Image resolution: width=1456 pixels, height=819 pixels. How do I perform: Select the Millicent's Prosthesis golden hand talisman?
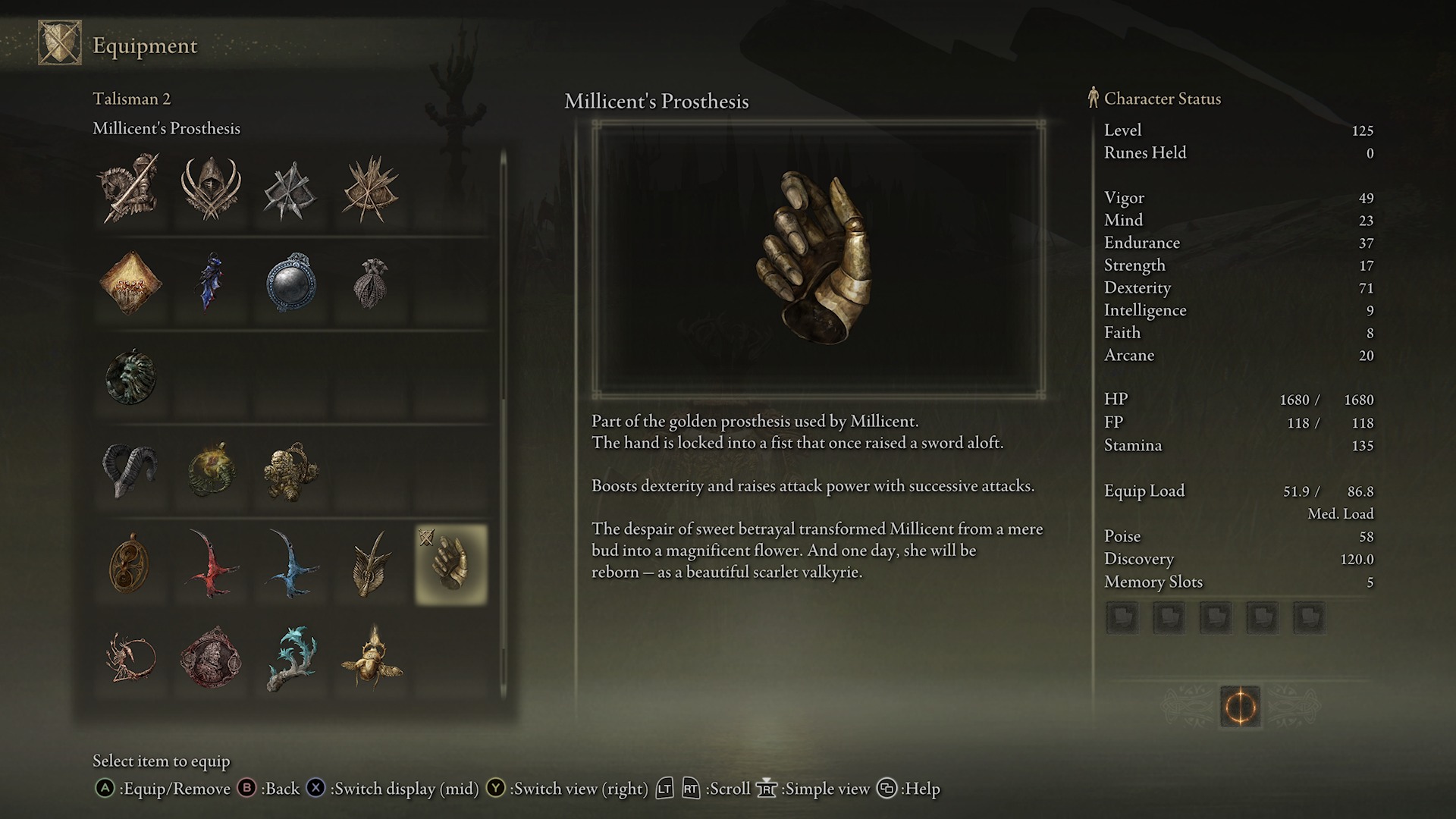coord(451,565)
